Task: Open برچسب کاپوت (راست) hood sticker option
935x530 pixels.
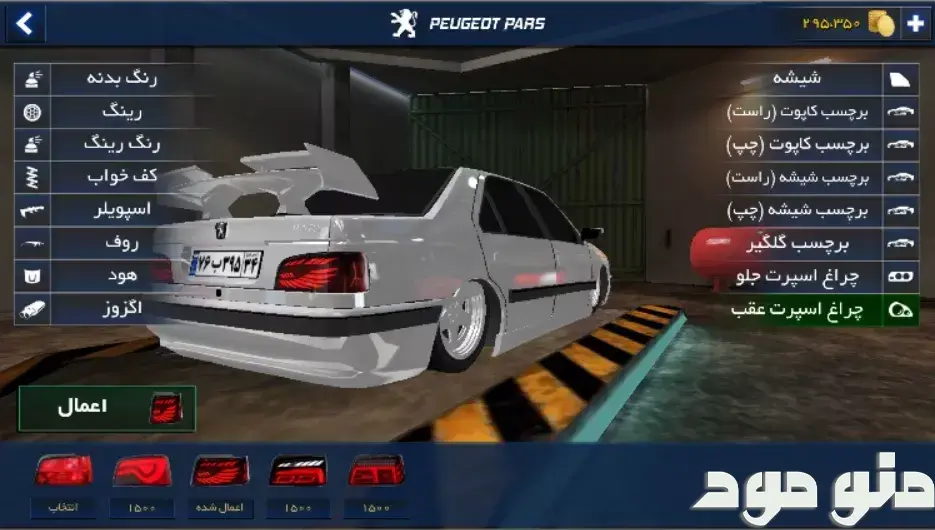Action: [800, 112]
